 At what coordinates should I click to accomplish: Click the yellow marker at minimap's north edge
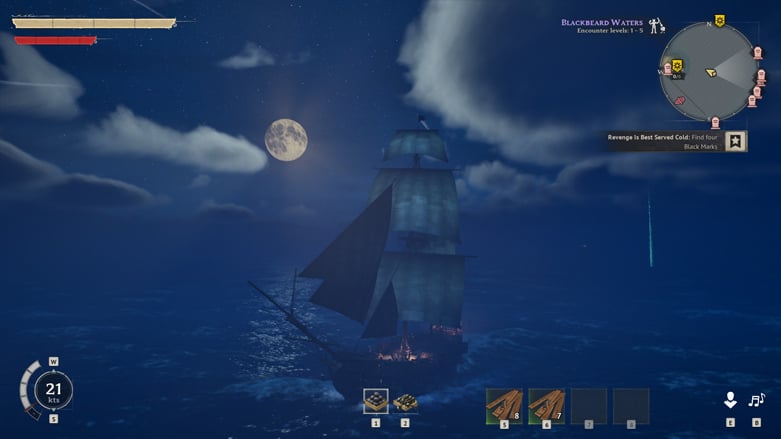tap(719, 22)
